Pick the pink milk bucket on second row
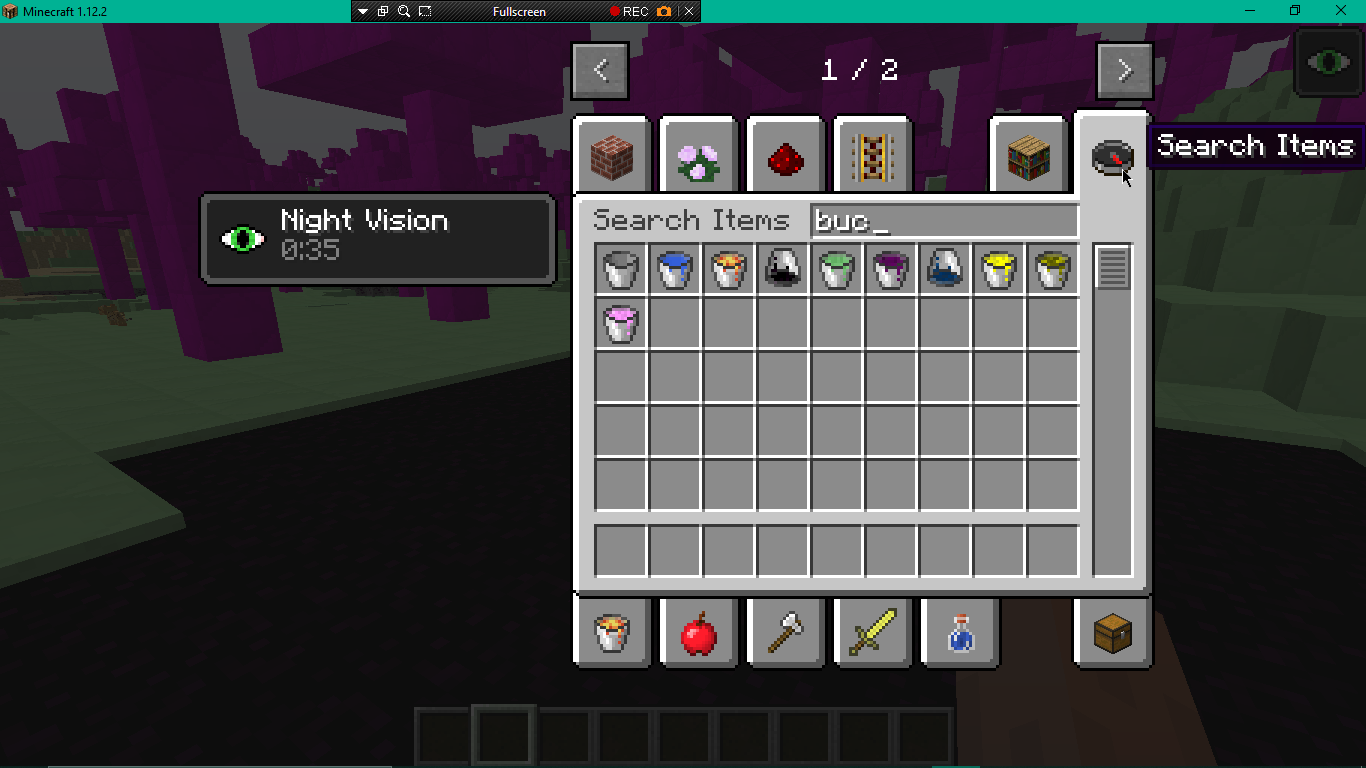 pos(620,323)
